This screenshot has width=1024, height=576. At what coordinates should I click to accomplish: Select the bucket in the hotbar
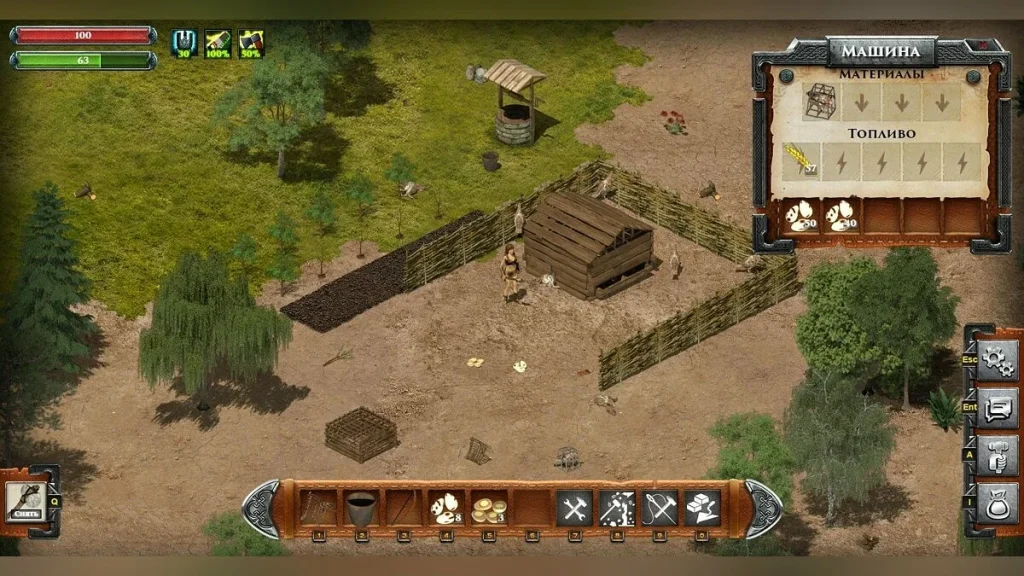362,508
